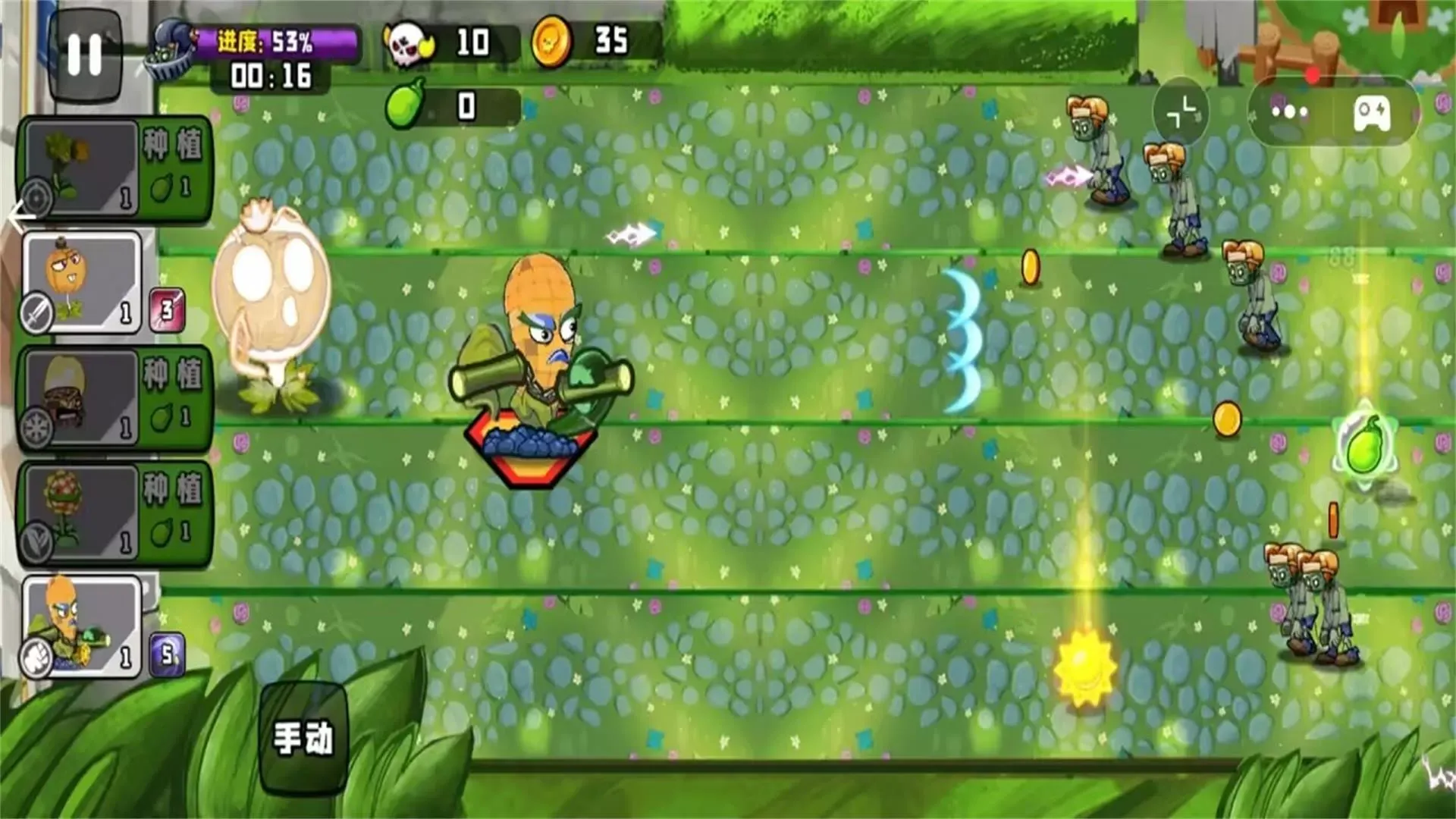Pause the game
This screenshot has height=819, width=1456.
(84, 55)
